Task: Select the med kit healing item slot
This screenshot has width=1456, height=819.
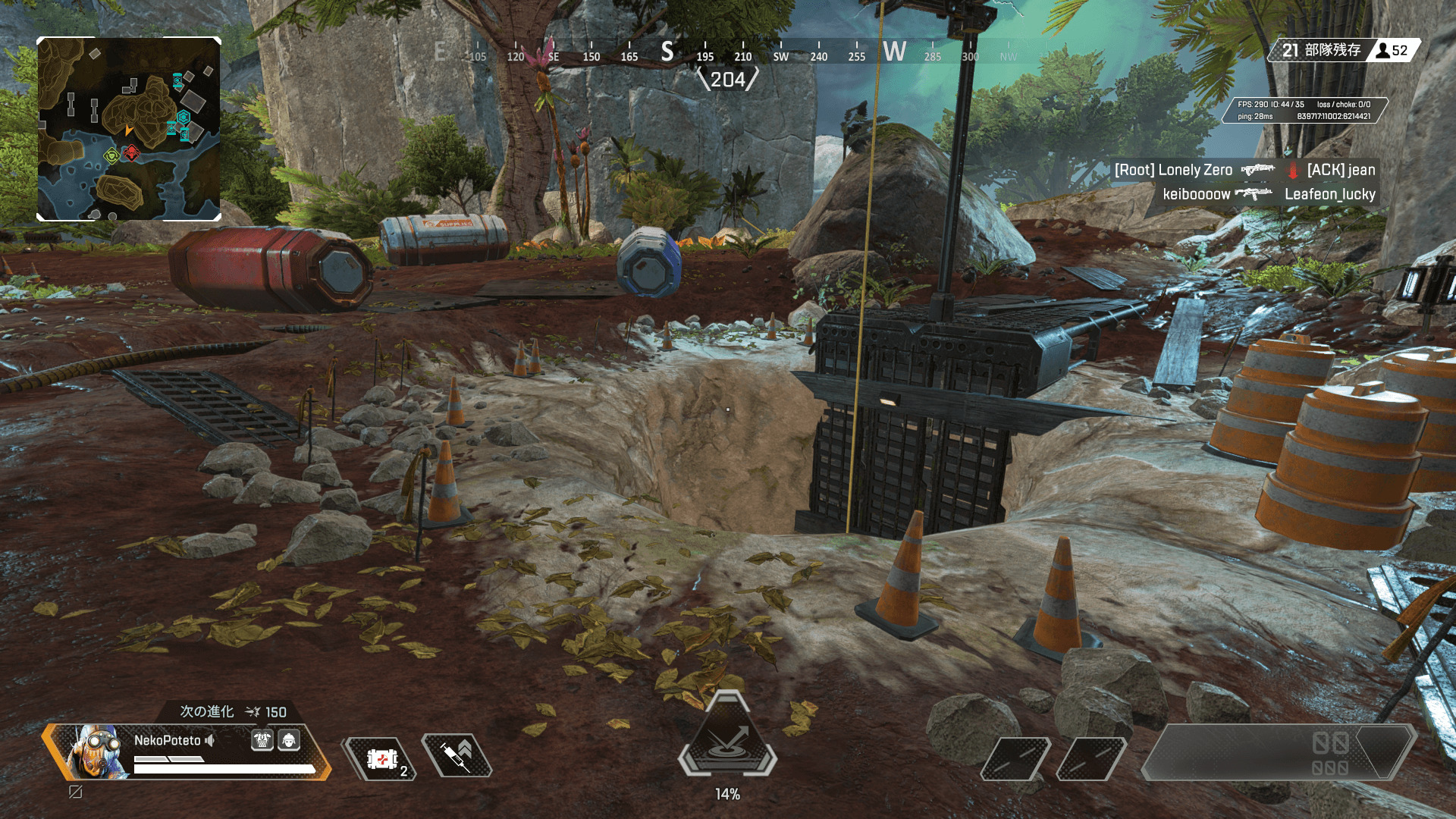Action: [382, 758]
